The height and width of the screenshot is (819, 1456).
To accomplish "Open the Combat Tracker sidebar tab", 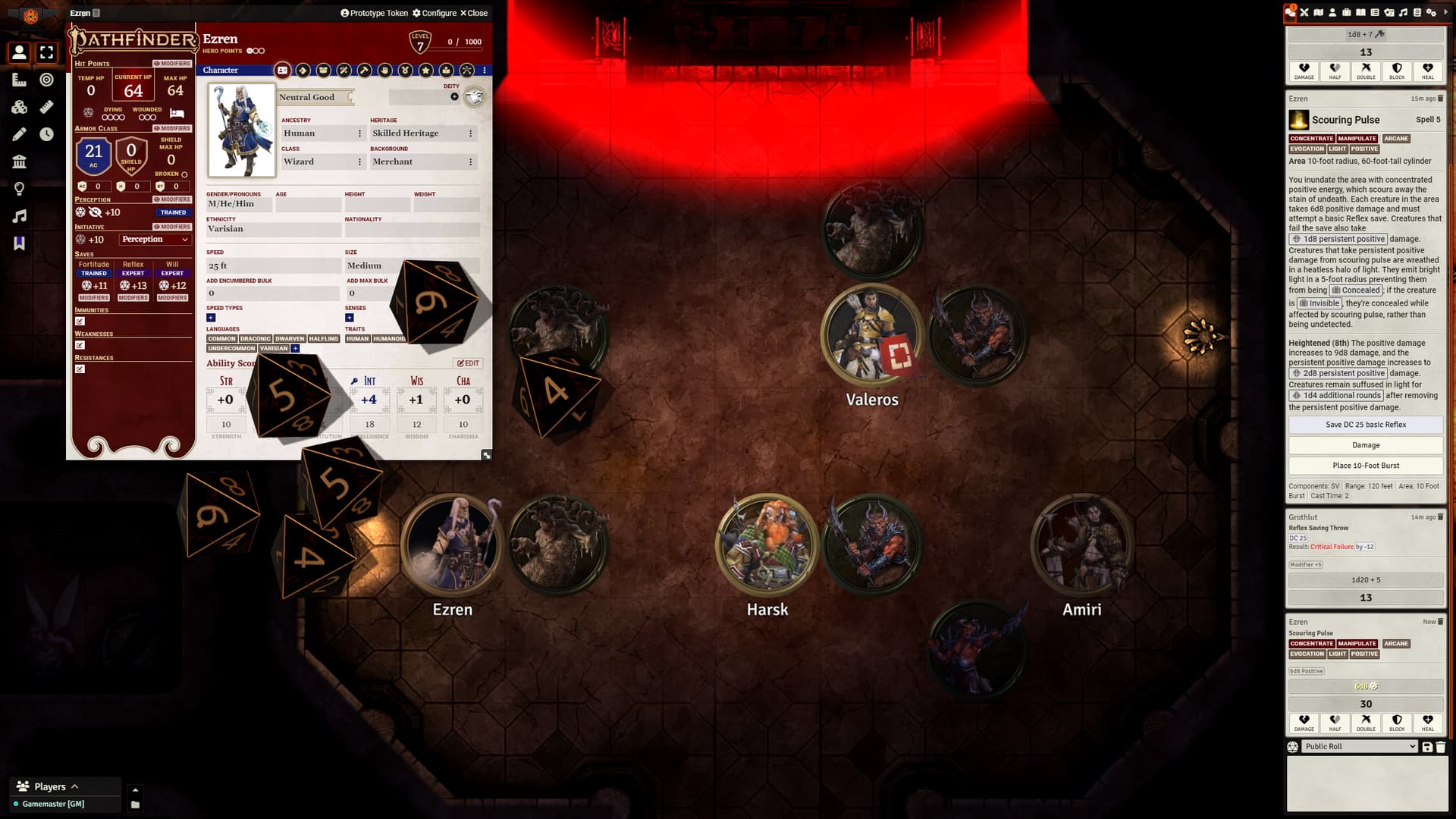I will (1306, 13).
